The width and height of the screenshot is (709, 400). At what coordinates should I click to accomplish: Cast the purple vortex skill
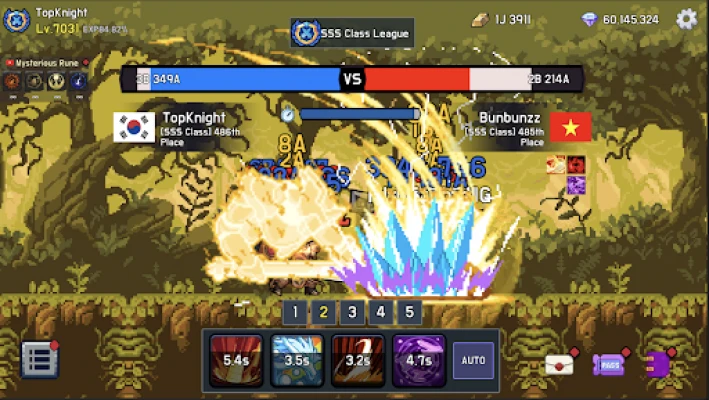click(x=418, y=360)
